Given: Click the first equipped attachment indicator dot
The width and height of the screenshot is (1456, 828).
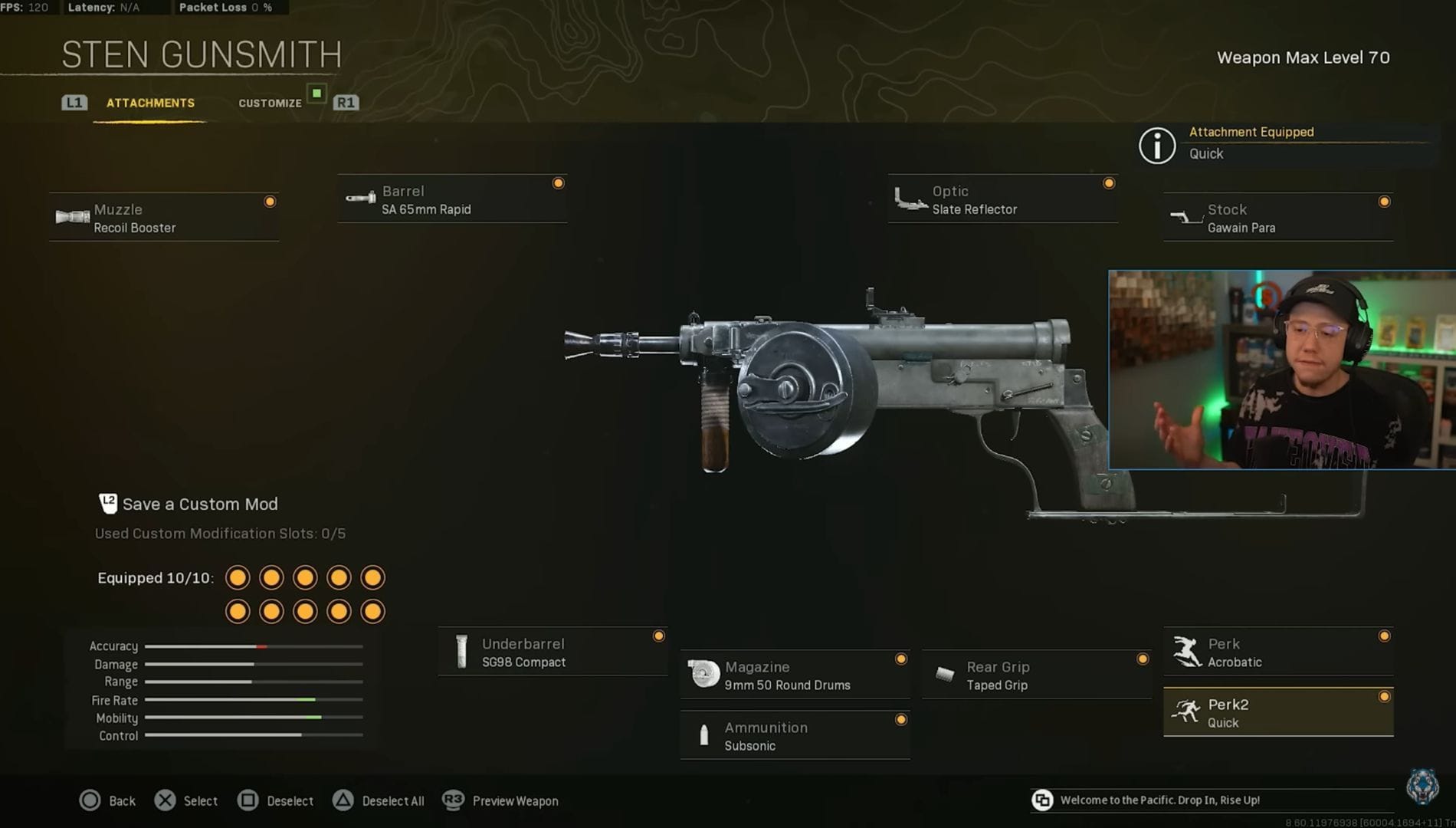Looking at the screenshot, I should pyautogui.click(x=238, y=577).
